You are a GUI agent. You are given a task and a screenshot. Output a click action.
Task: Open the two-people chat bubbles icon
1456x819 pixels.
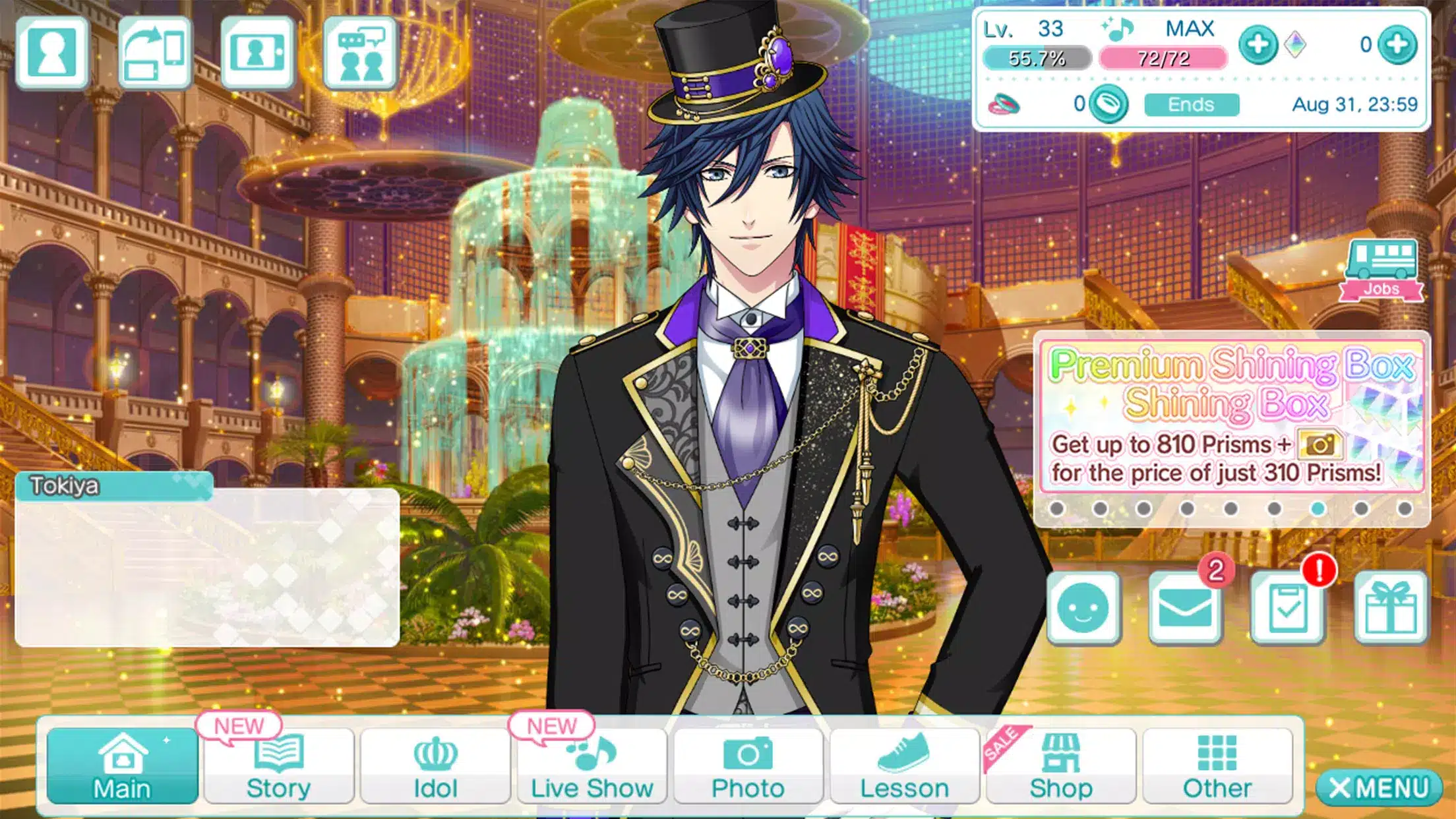tap(360, 53)
